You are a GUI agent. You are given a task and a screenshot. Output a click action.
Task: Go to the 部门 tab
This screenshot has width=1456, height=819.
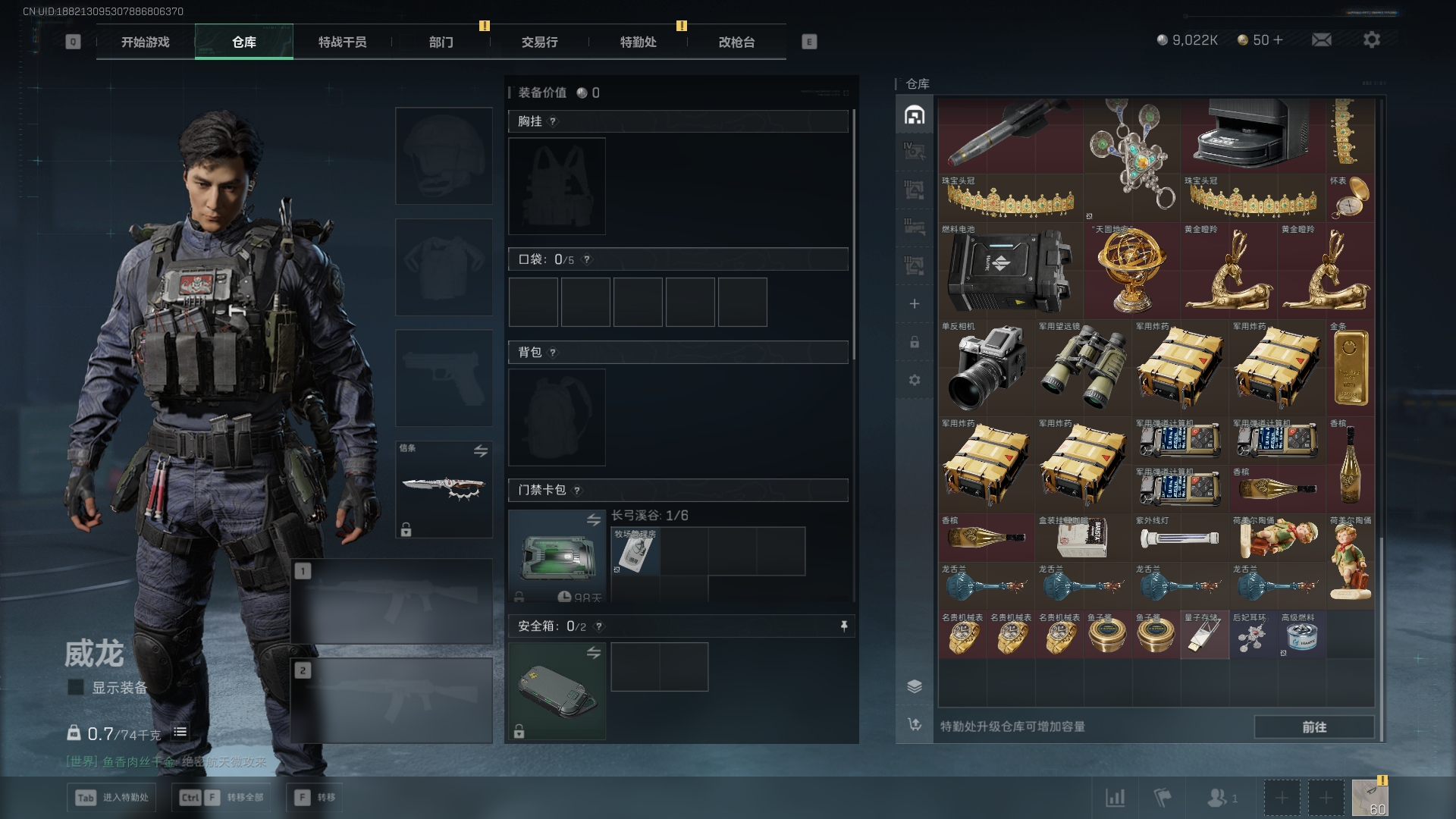(441, 42)
